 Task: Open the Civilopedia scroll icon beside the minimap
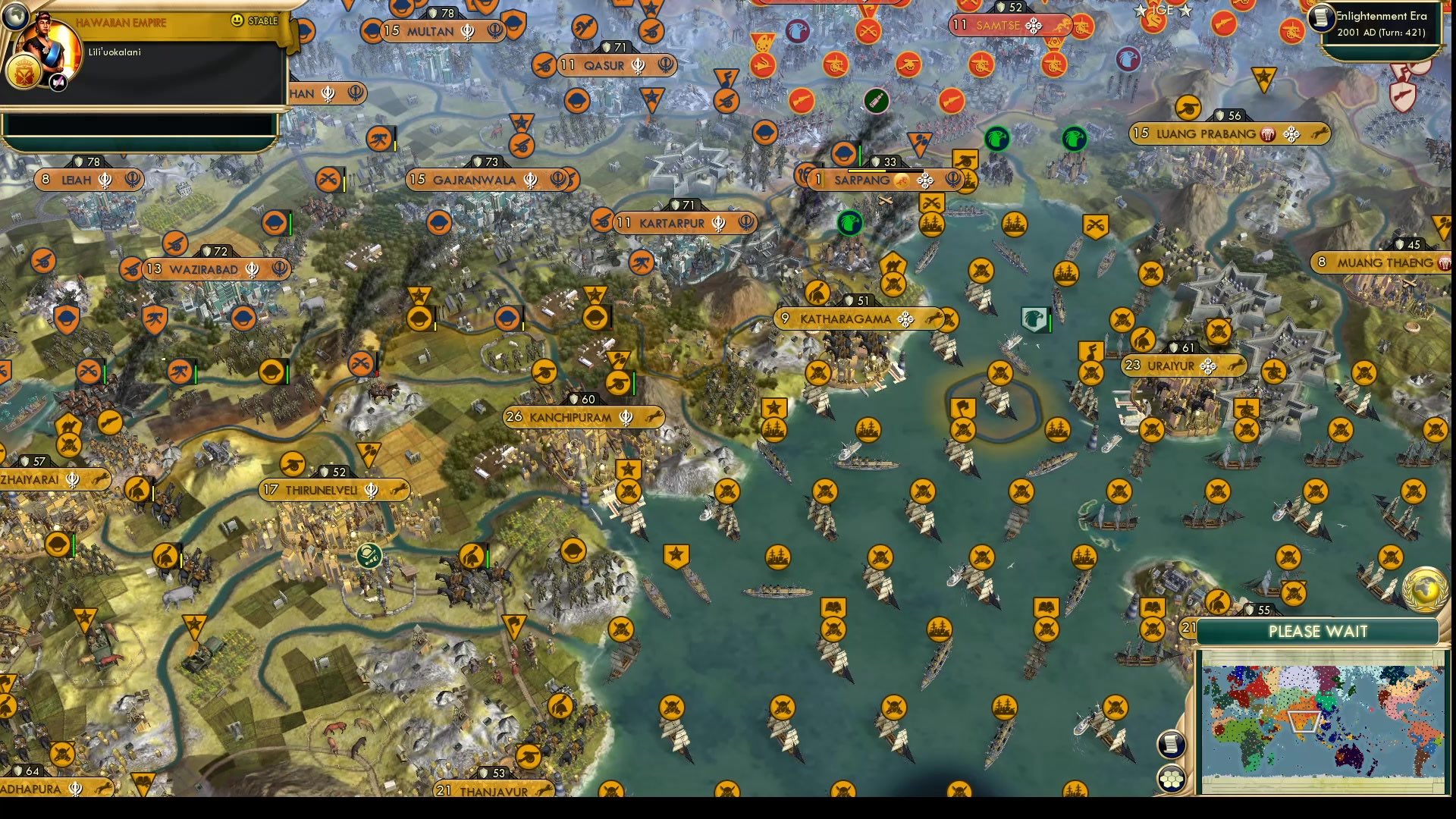1171,743
